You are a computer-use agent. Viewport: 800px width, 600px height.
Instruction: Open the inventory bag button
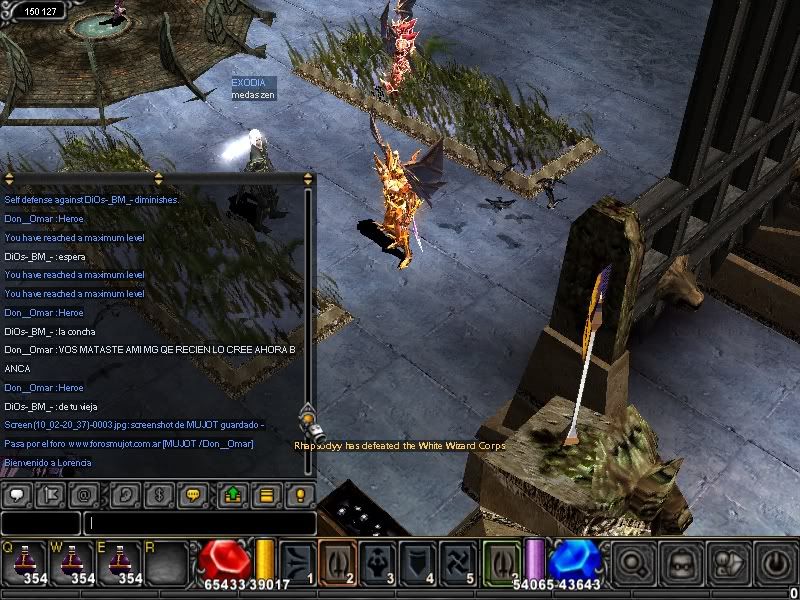(680, 564)
